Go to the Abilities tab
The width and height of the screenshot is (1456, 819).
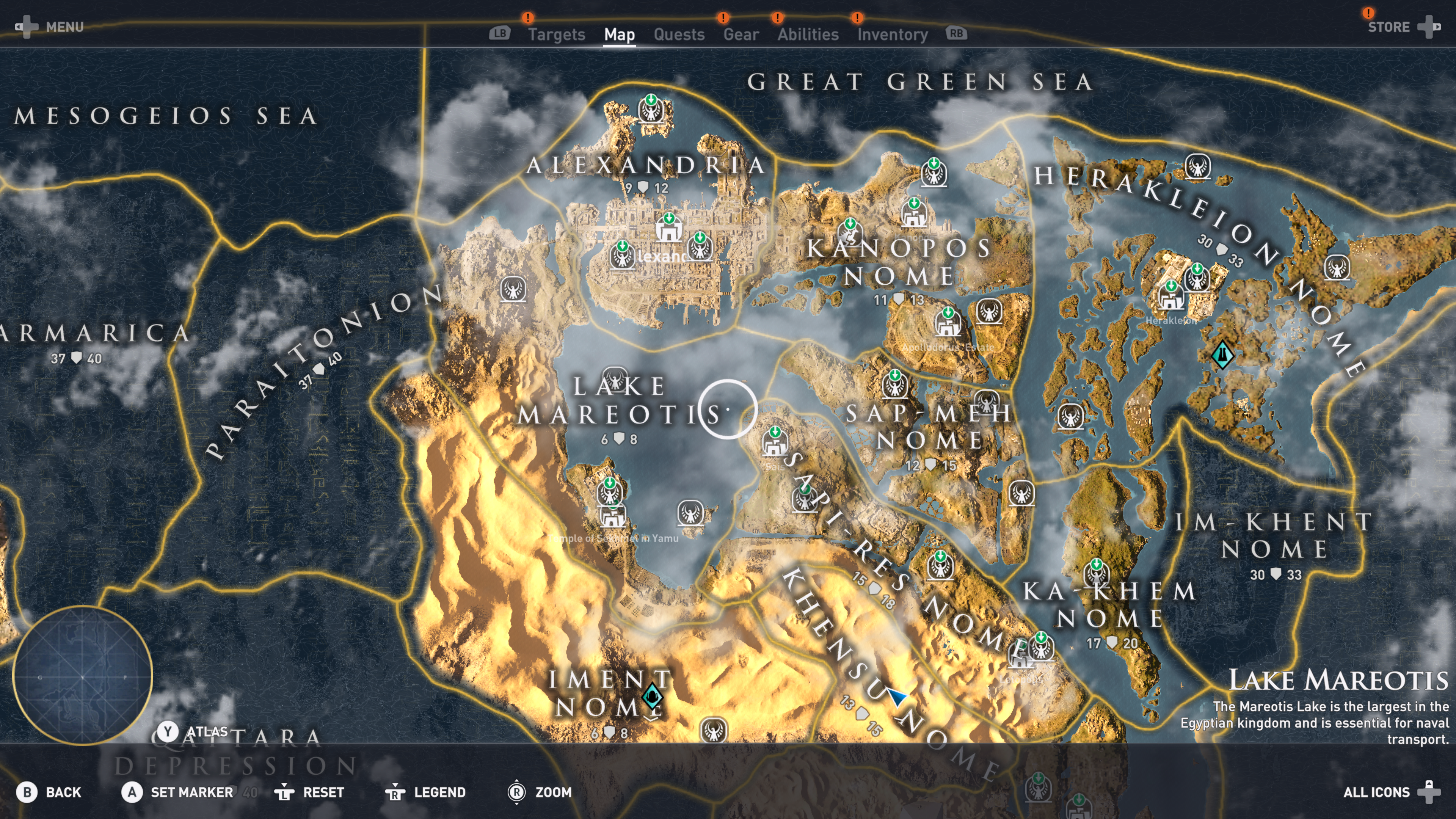(x=808, y=35)
